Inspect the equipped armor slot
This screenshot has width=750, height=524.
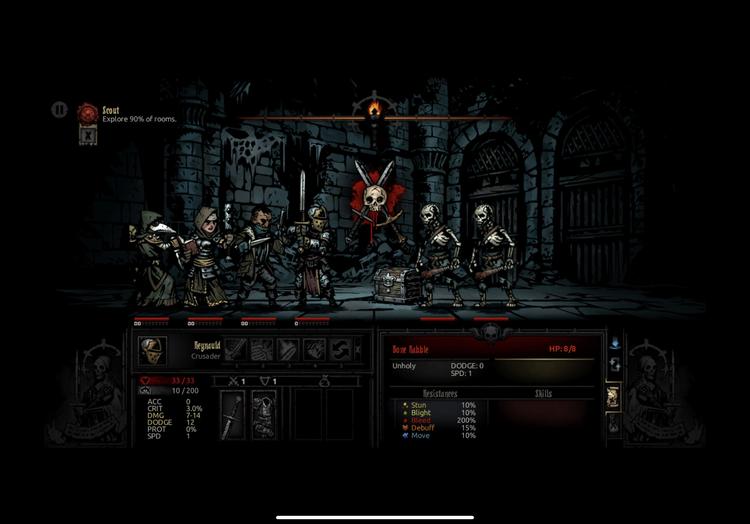(262, 414)
